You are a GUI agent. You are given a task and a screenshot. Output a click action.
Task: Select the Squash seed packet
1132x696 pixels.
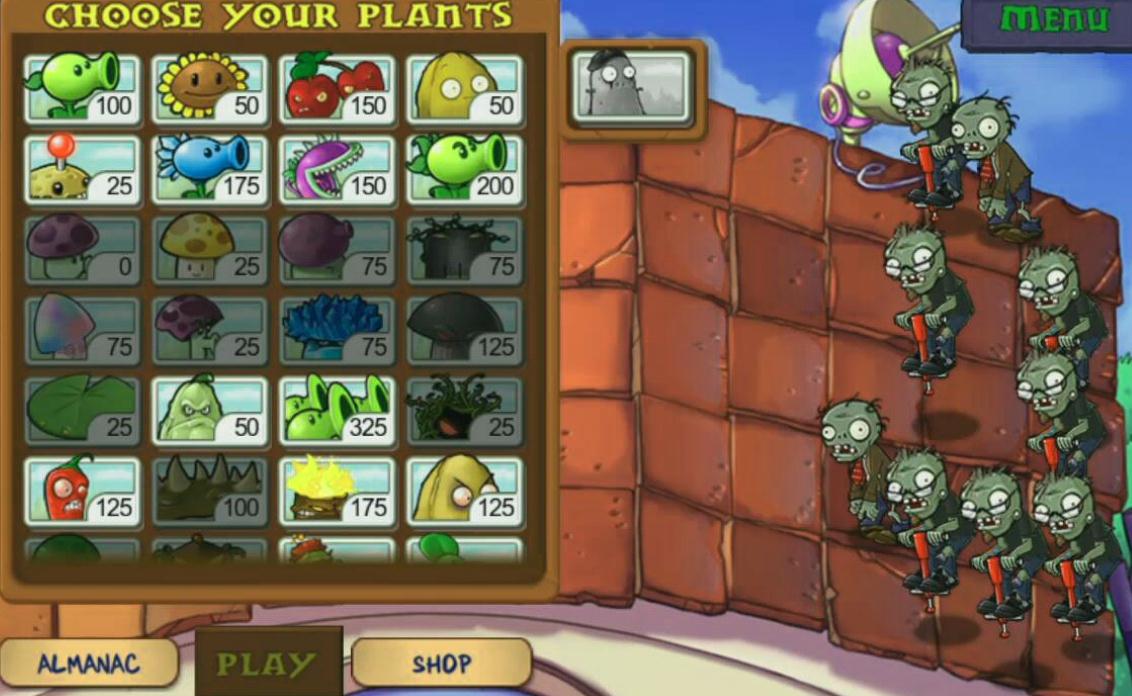tap(210, 410)
